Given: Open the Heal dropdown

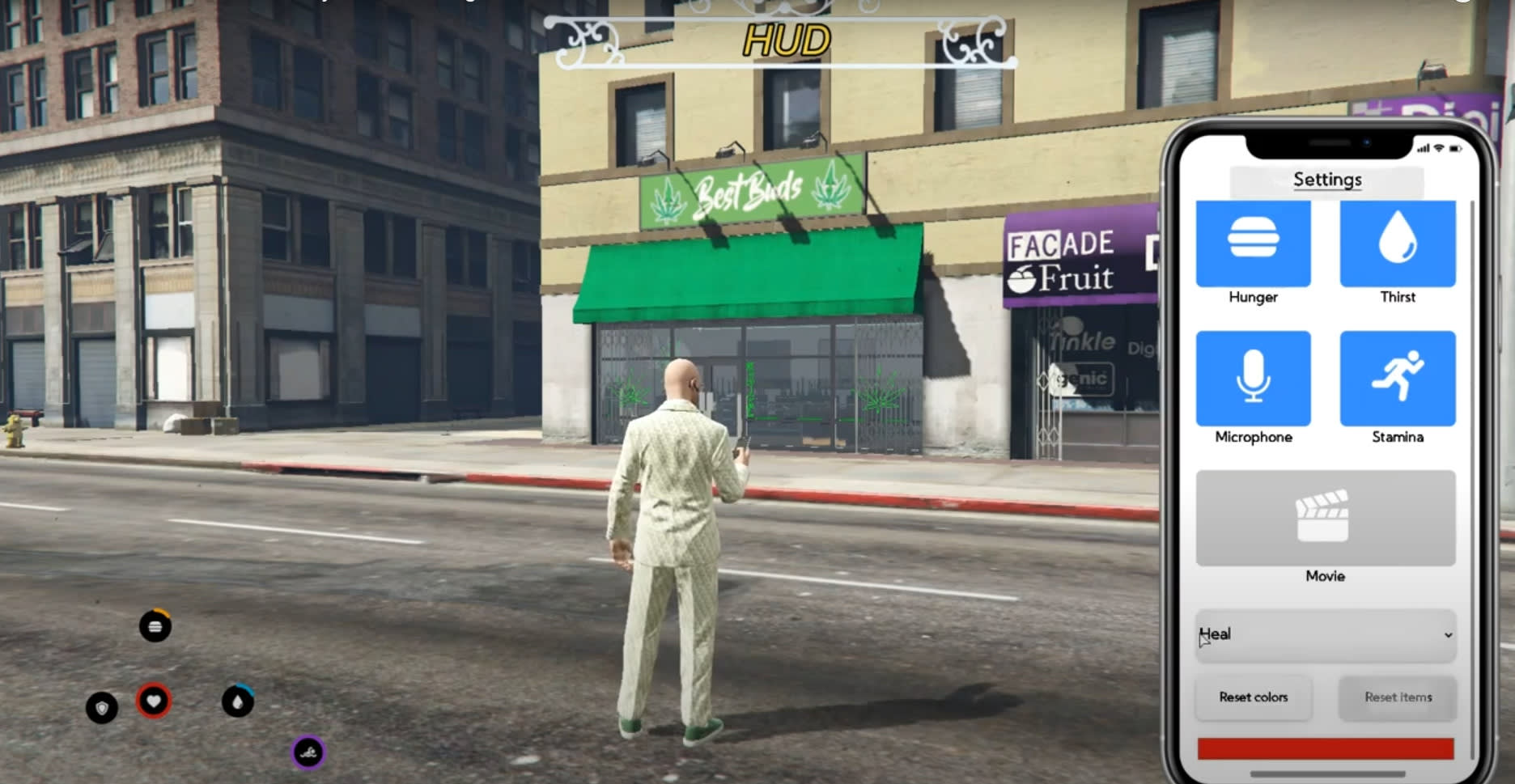Looking at the screenshot, I should pos(1325,635).
